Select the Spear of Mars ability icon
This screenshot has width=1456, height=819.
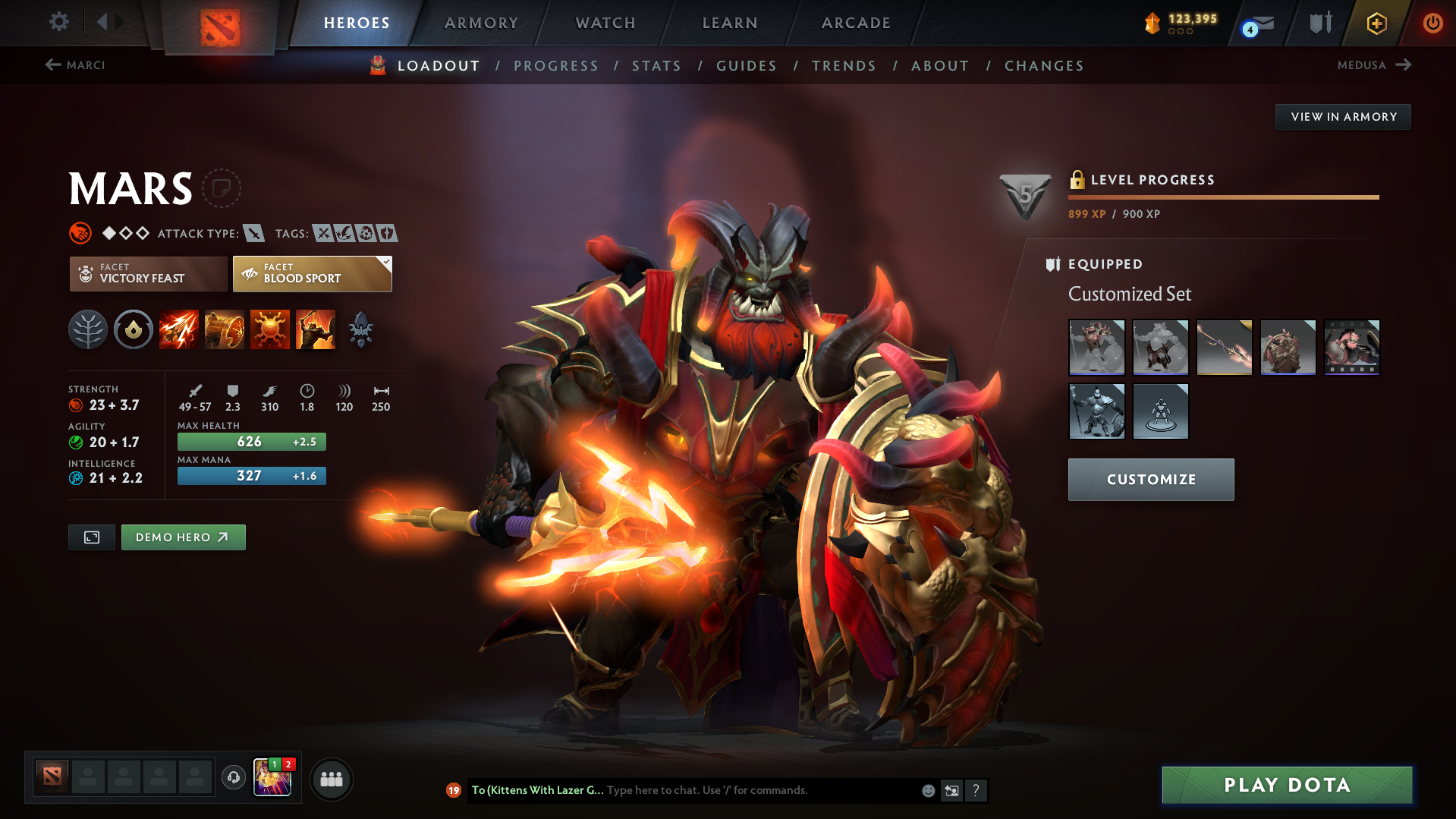click(x=178, y=329)
